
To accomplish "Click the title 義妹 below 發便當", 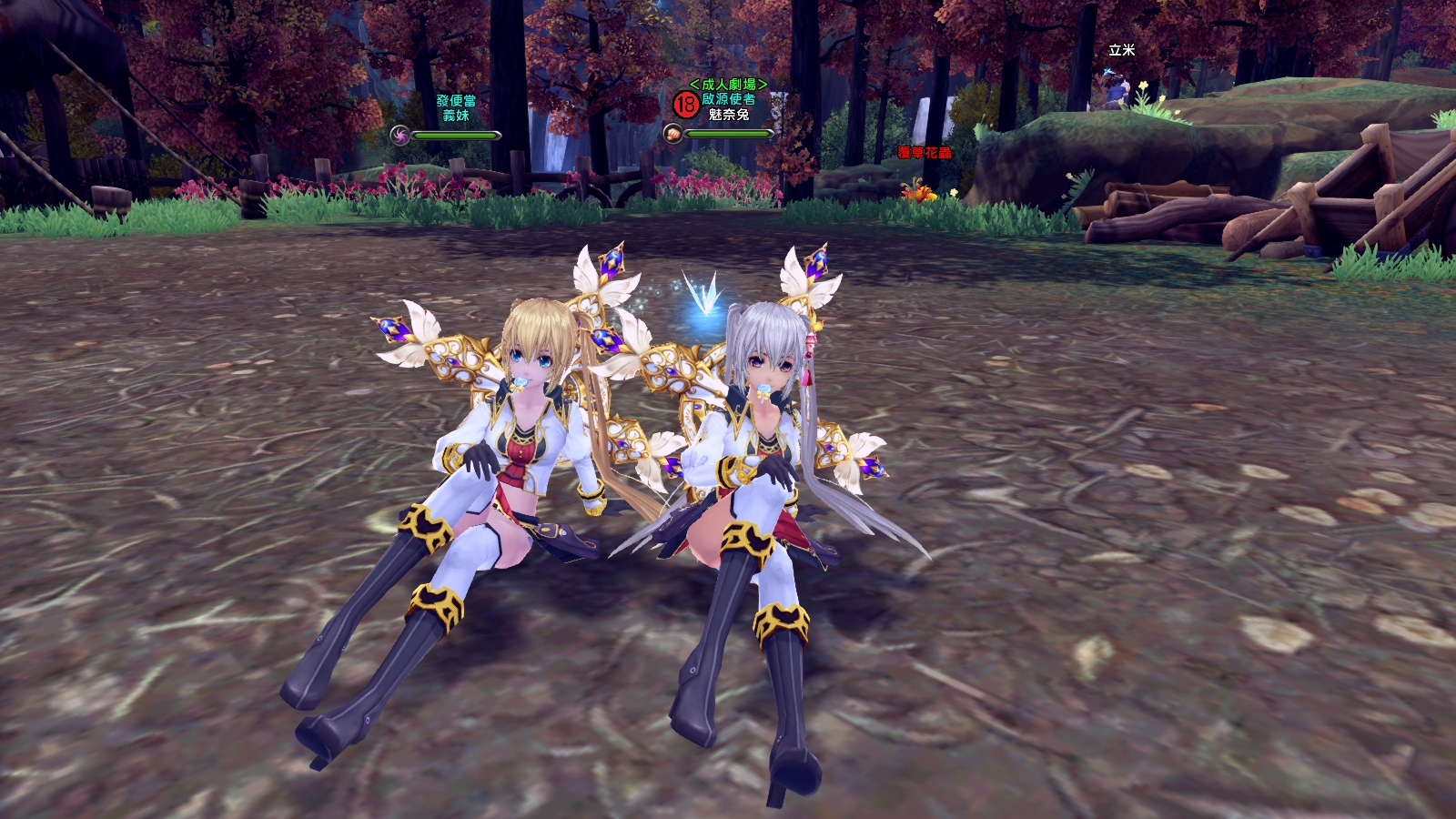I will click(x=456, y=116).
